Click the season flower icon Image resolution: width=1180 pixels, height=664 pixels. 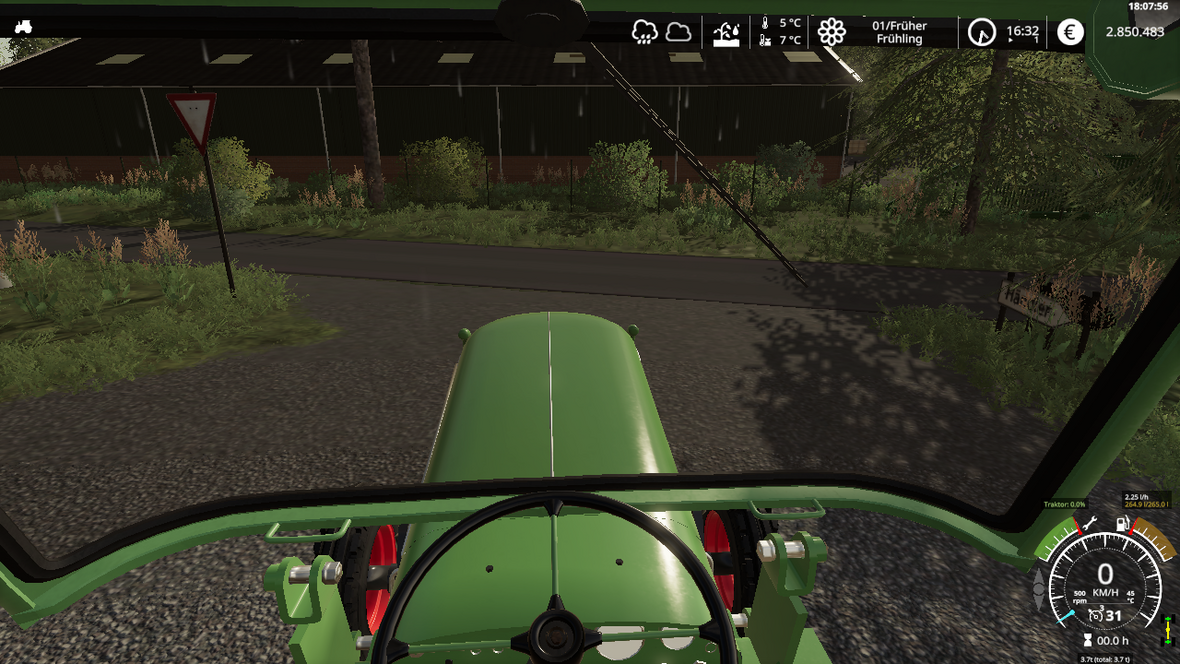click(x=831, y=32)
